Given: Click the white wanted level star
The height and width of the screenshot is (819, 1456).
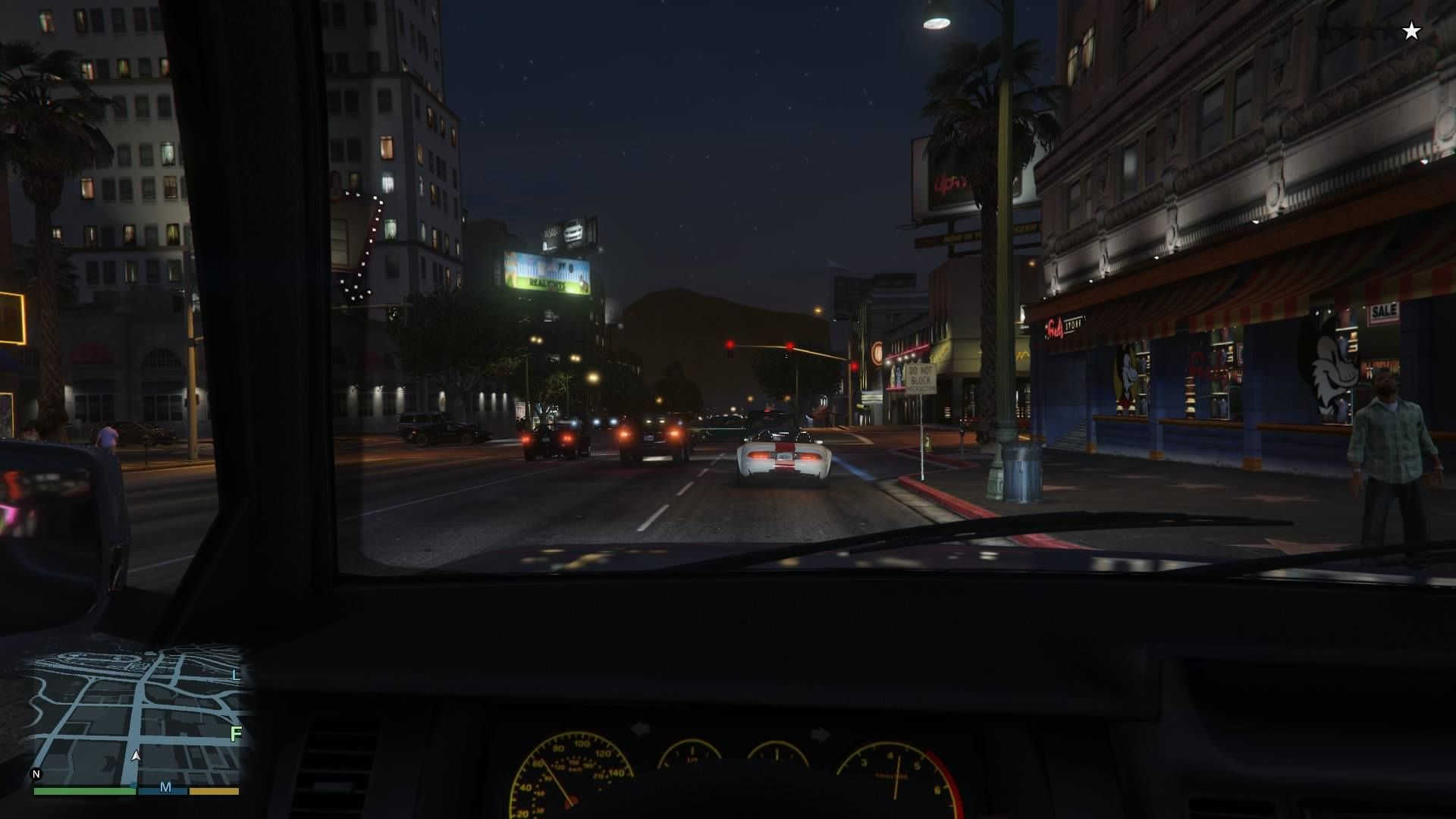Looking at the screenshot, I should pyautogui.click(x=1410, y=31).
